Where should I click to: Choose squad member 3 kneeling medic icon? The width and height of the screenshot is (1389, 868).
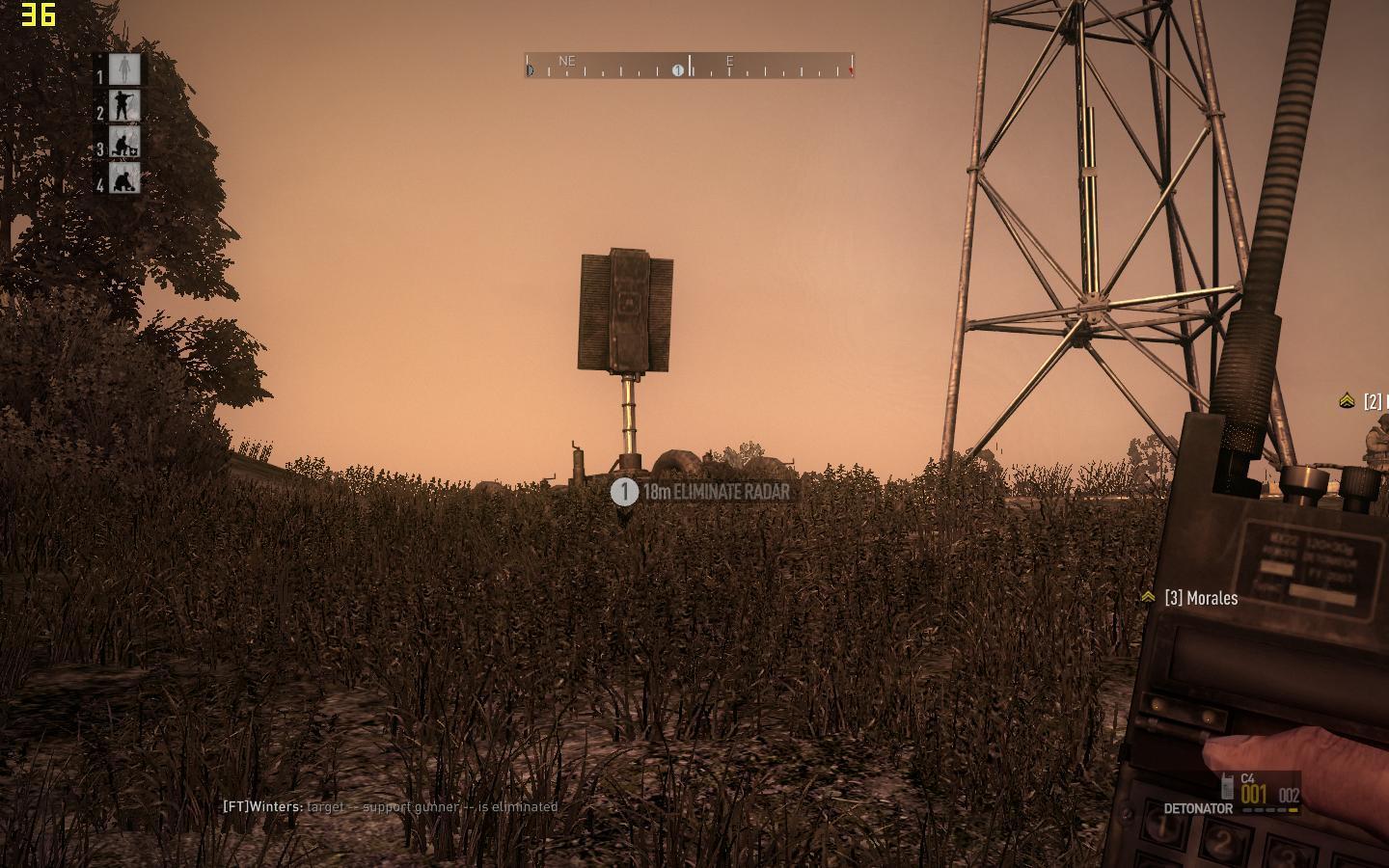tap(123, 143)
